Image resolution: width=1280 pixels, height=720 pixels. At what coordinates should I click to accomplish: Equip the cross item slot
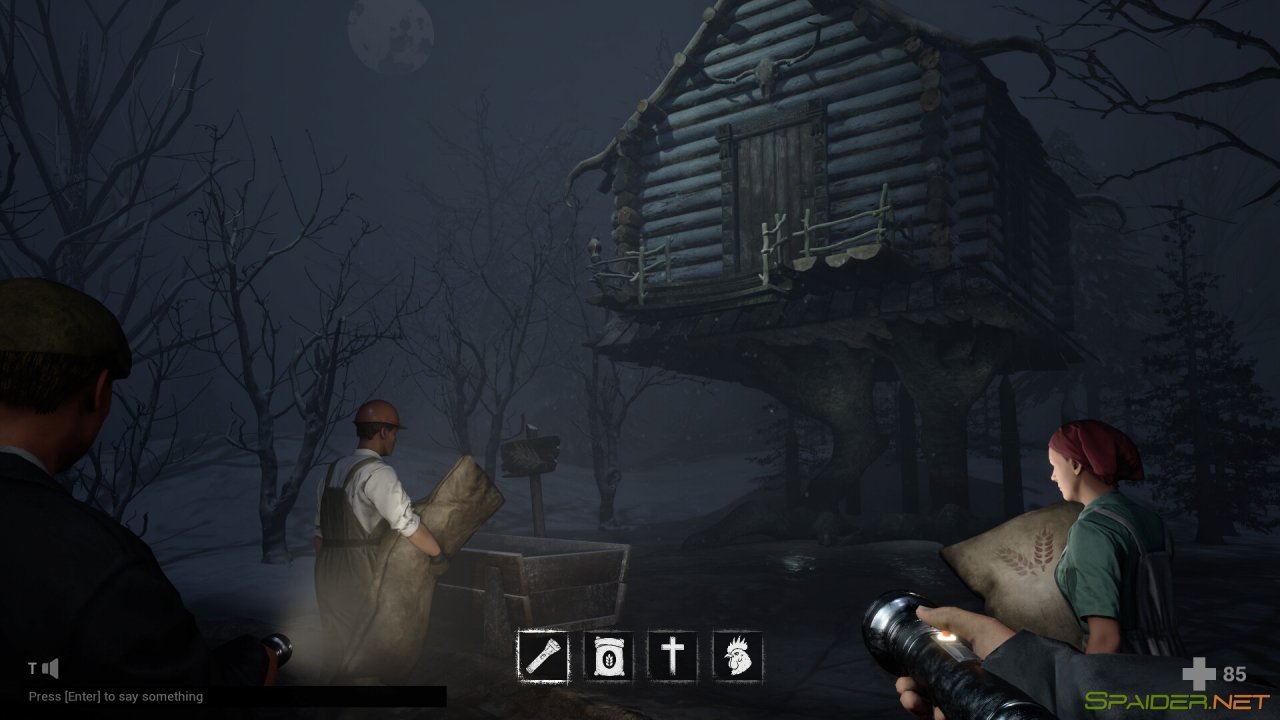click(673, 657)
